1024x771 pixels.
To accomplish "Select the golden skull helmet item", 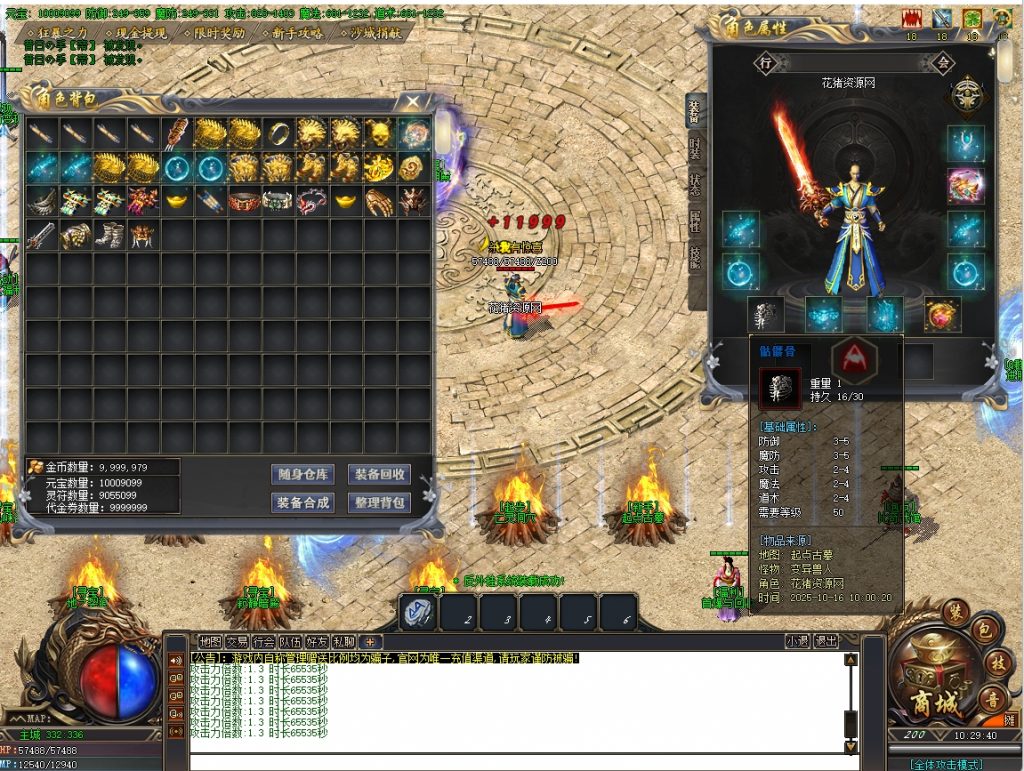I will (381, 133).
